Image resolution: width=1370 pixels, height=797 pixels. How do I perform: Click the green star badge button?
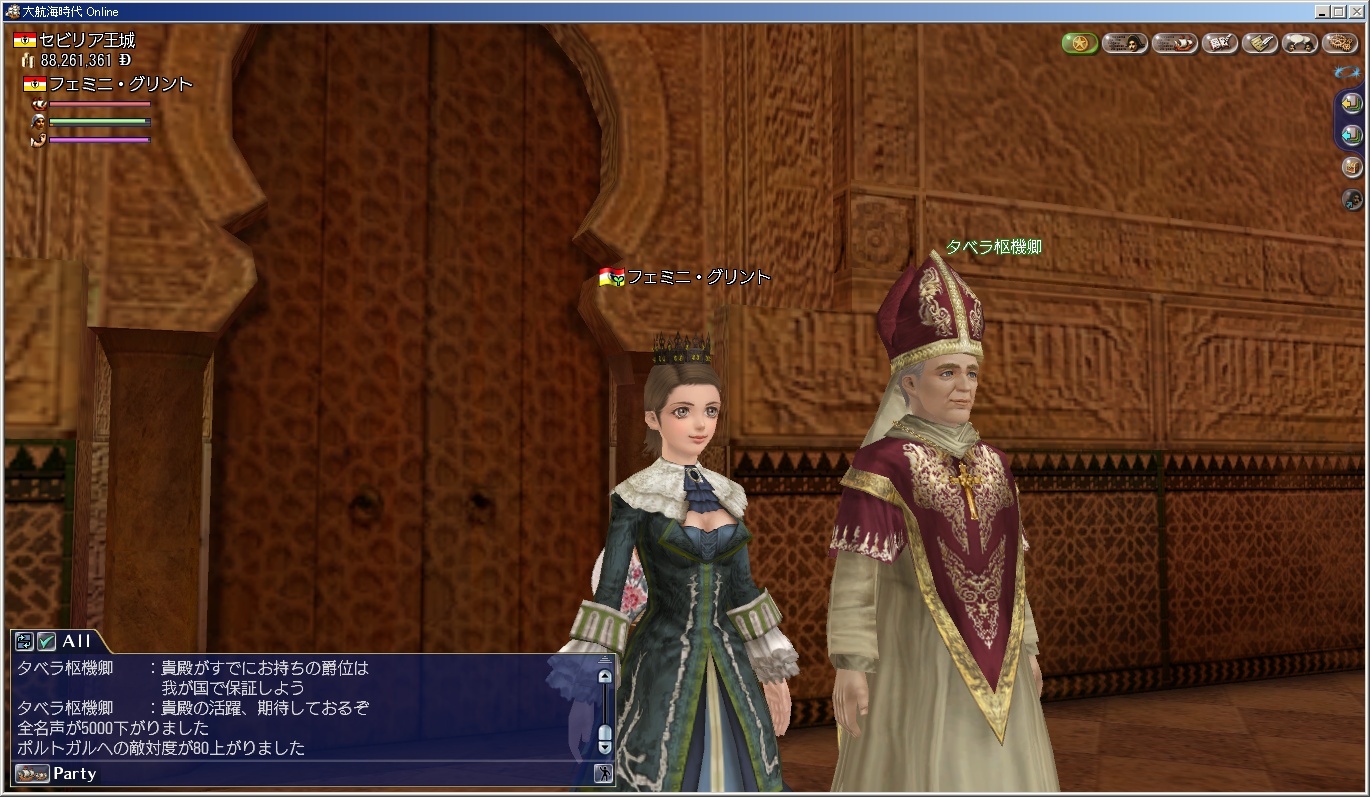(1079, 43)
